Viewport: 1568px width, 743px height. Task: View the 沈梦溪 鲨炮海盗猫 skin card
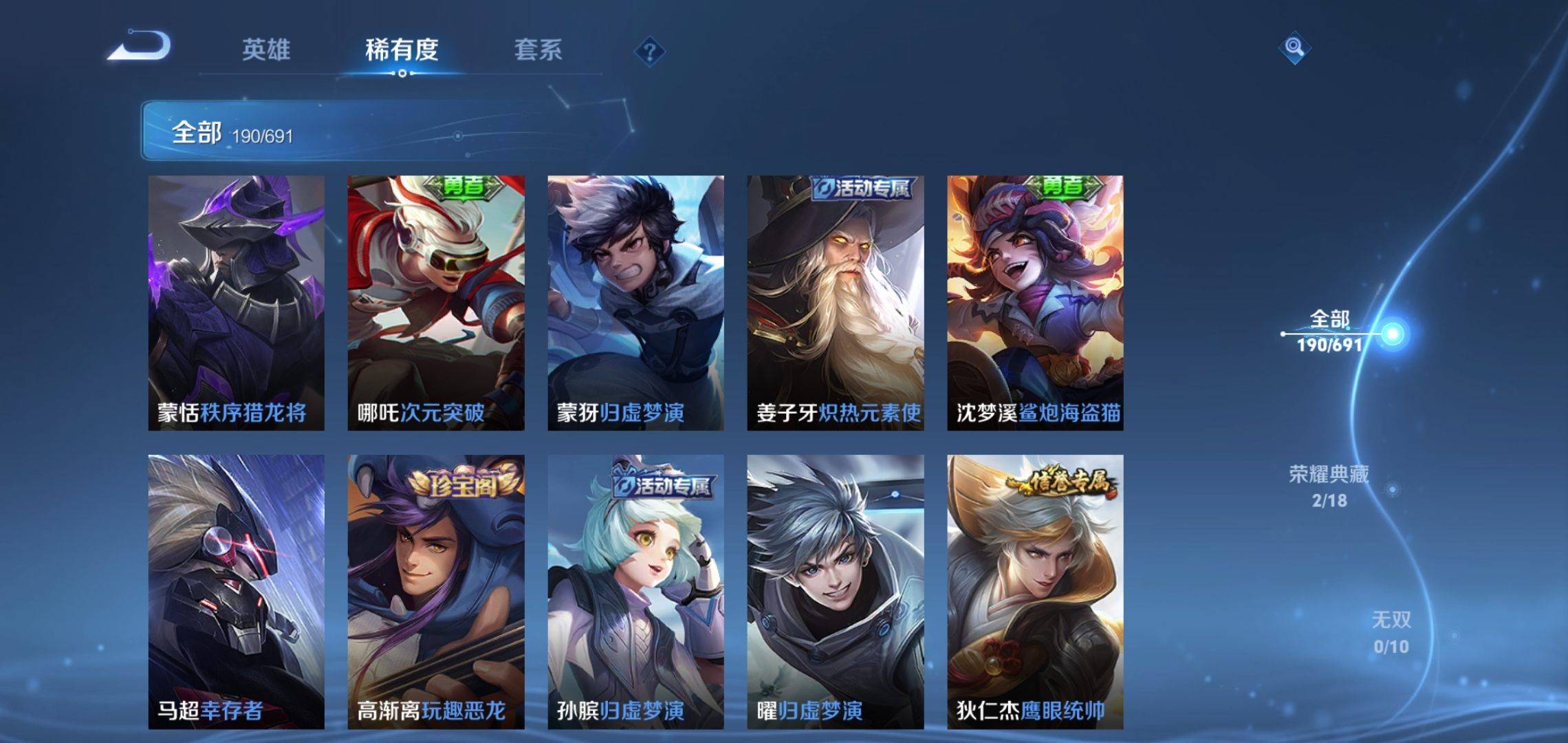1035,303
